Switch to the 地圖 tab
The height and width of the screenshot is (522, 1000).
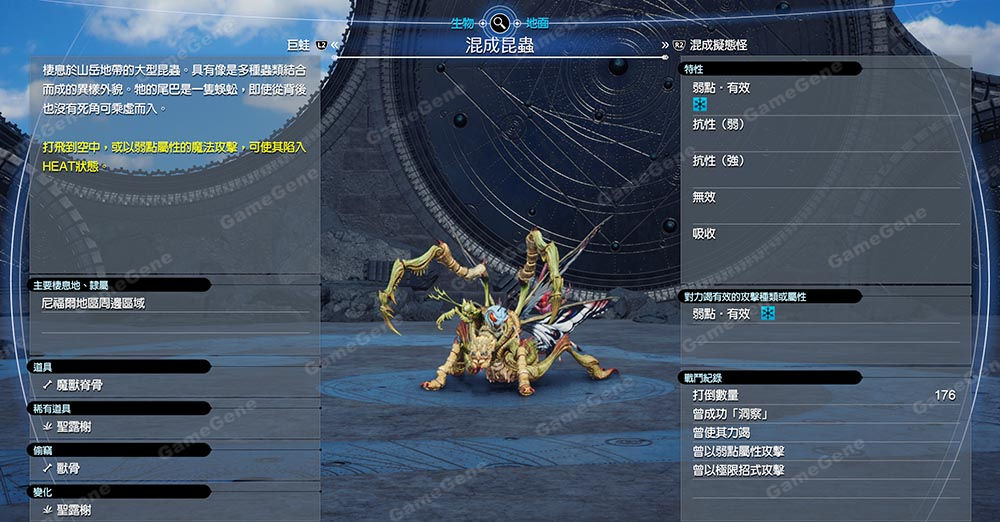(535, 21)
